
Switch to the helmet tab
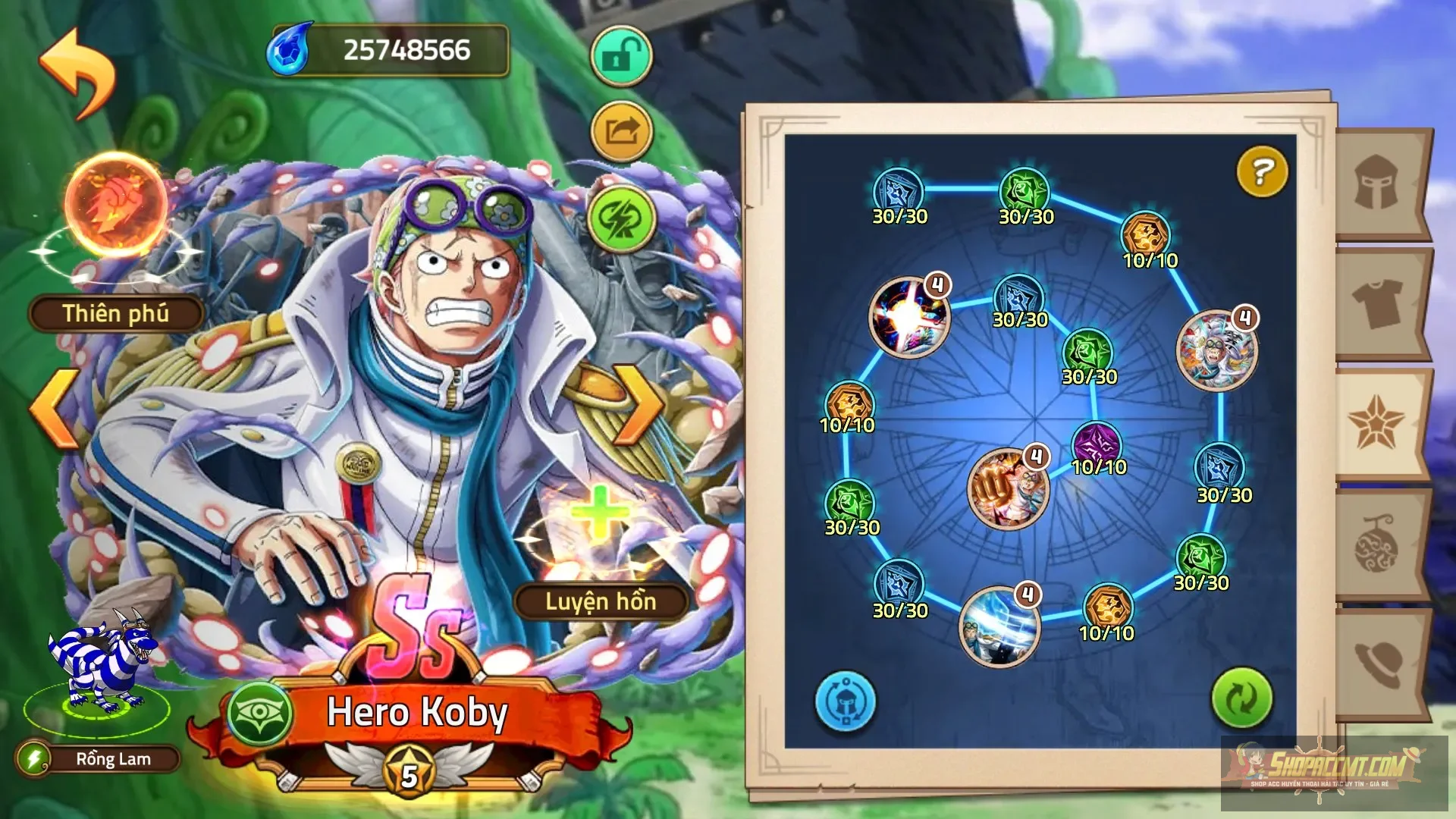click(x=1376, y=183)
